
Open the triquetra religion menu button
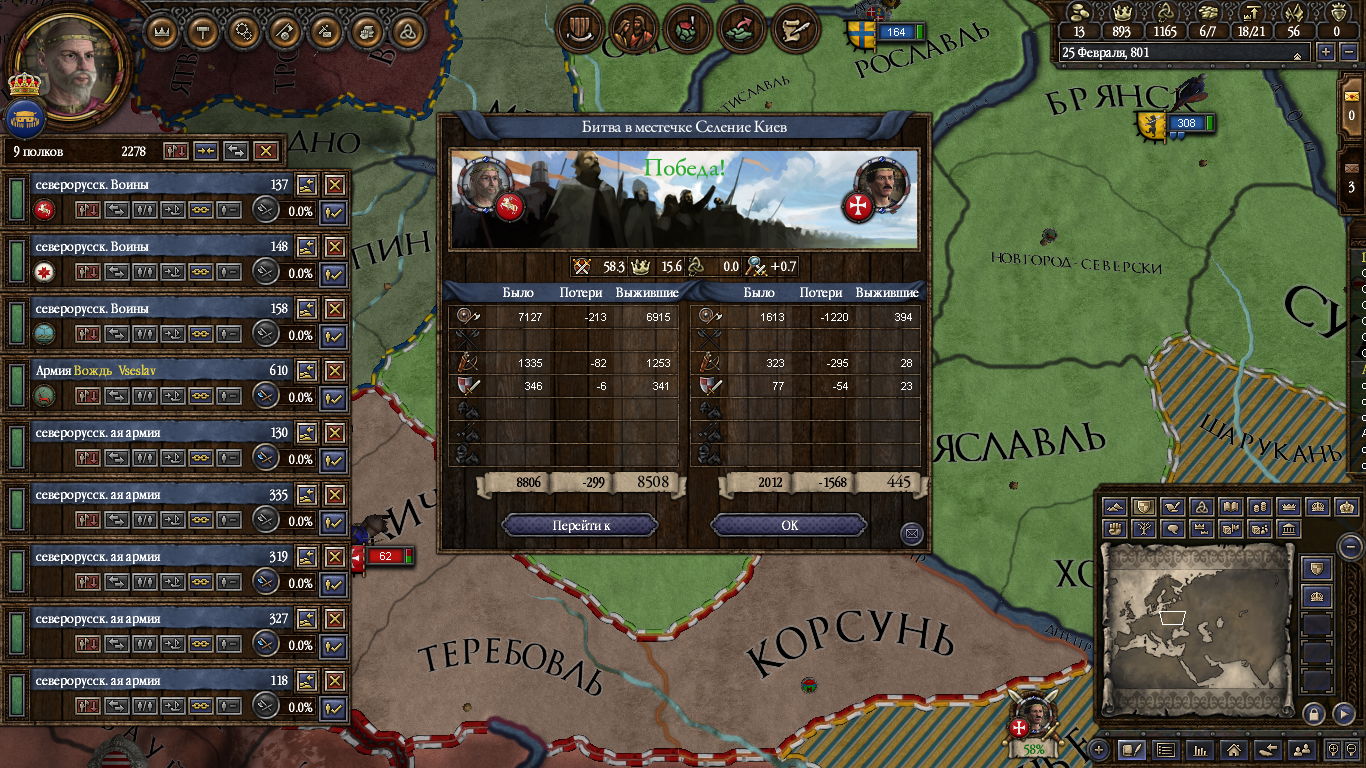[407, 31]
